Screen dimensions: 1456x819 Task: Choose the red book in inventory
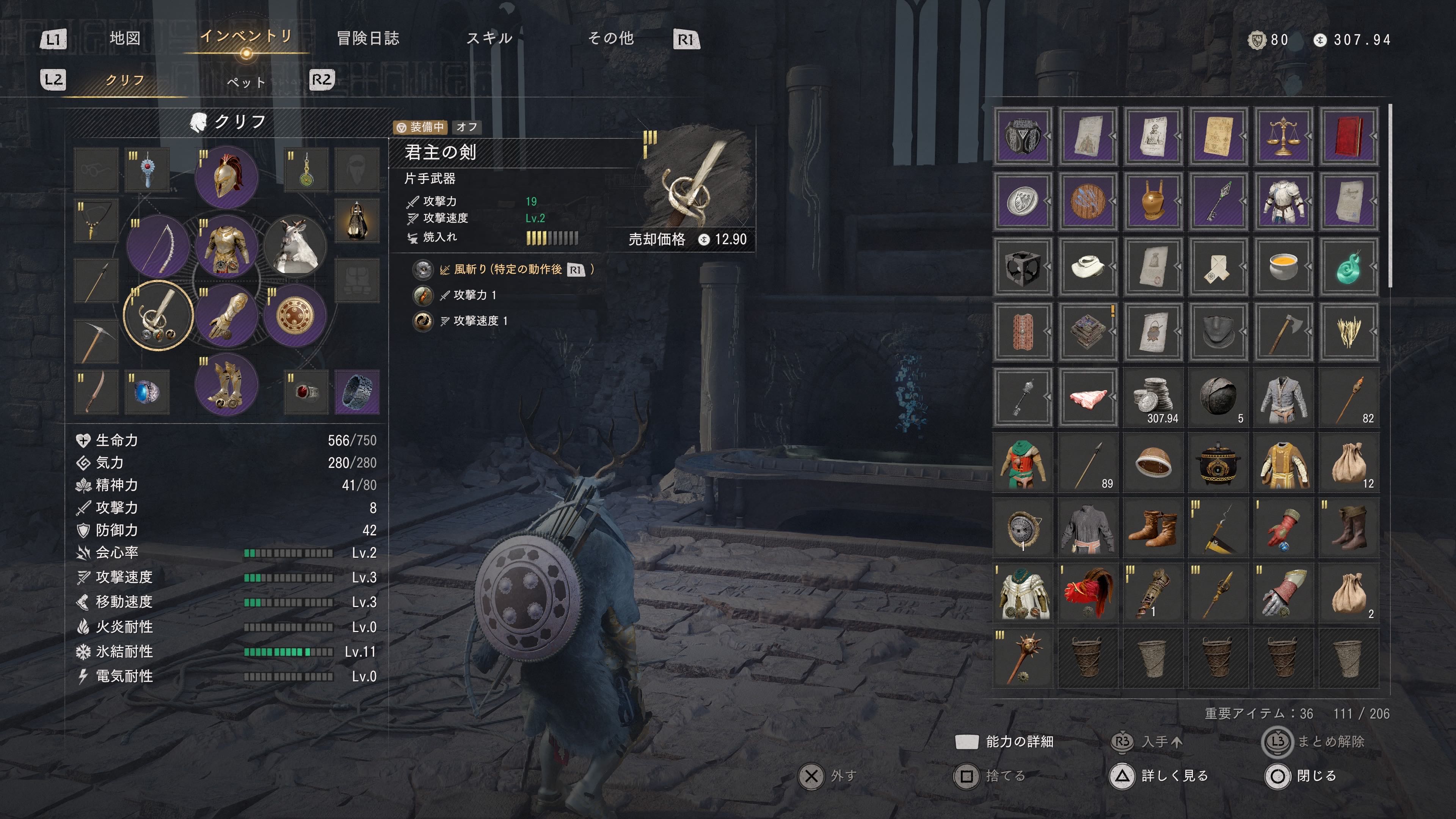[1348, 136]
